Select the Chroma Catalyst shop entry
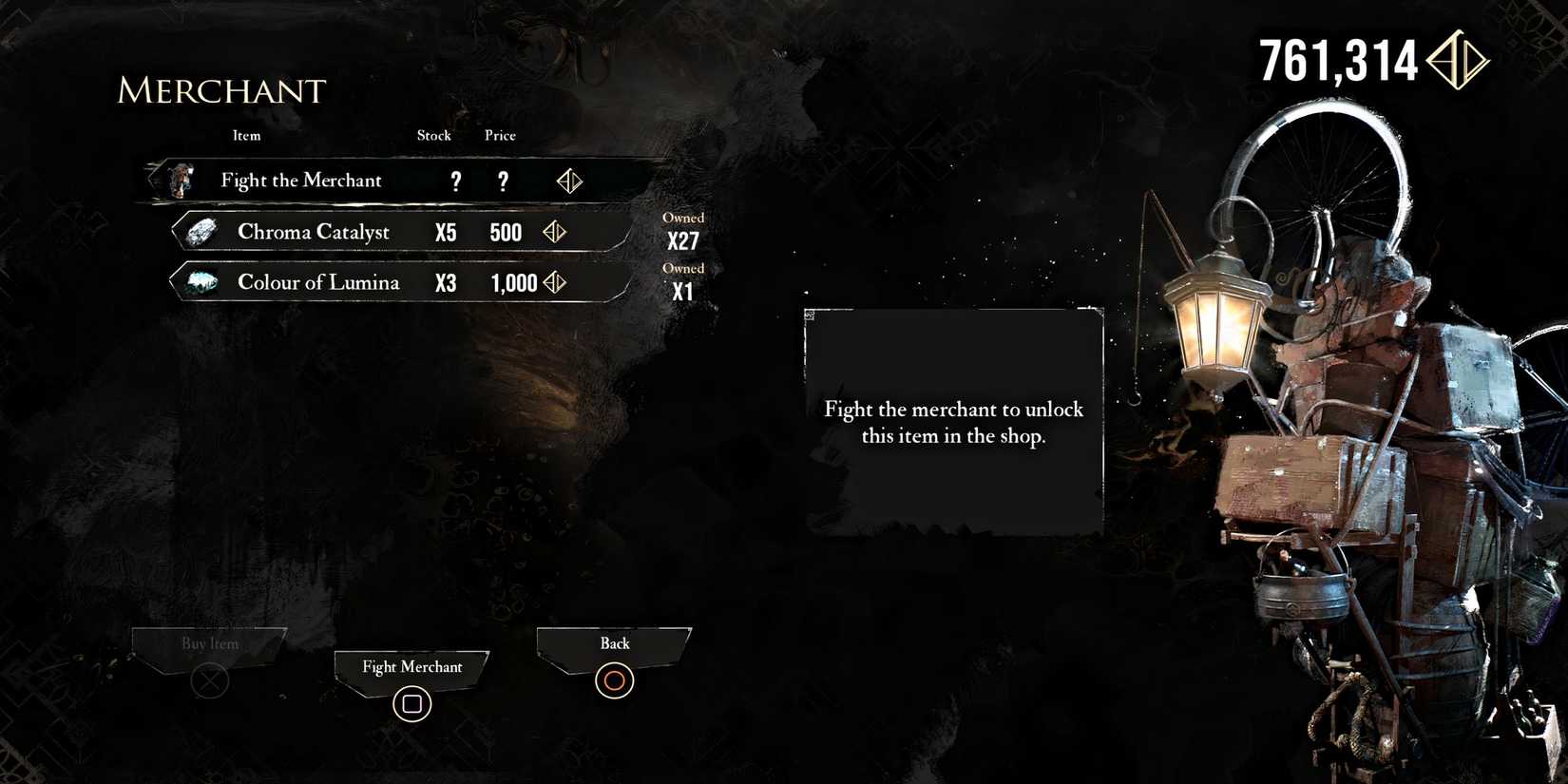This screenshot has height=784, width=1568. (x=380, y=231)
